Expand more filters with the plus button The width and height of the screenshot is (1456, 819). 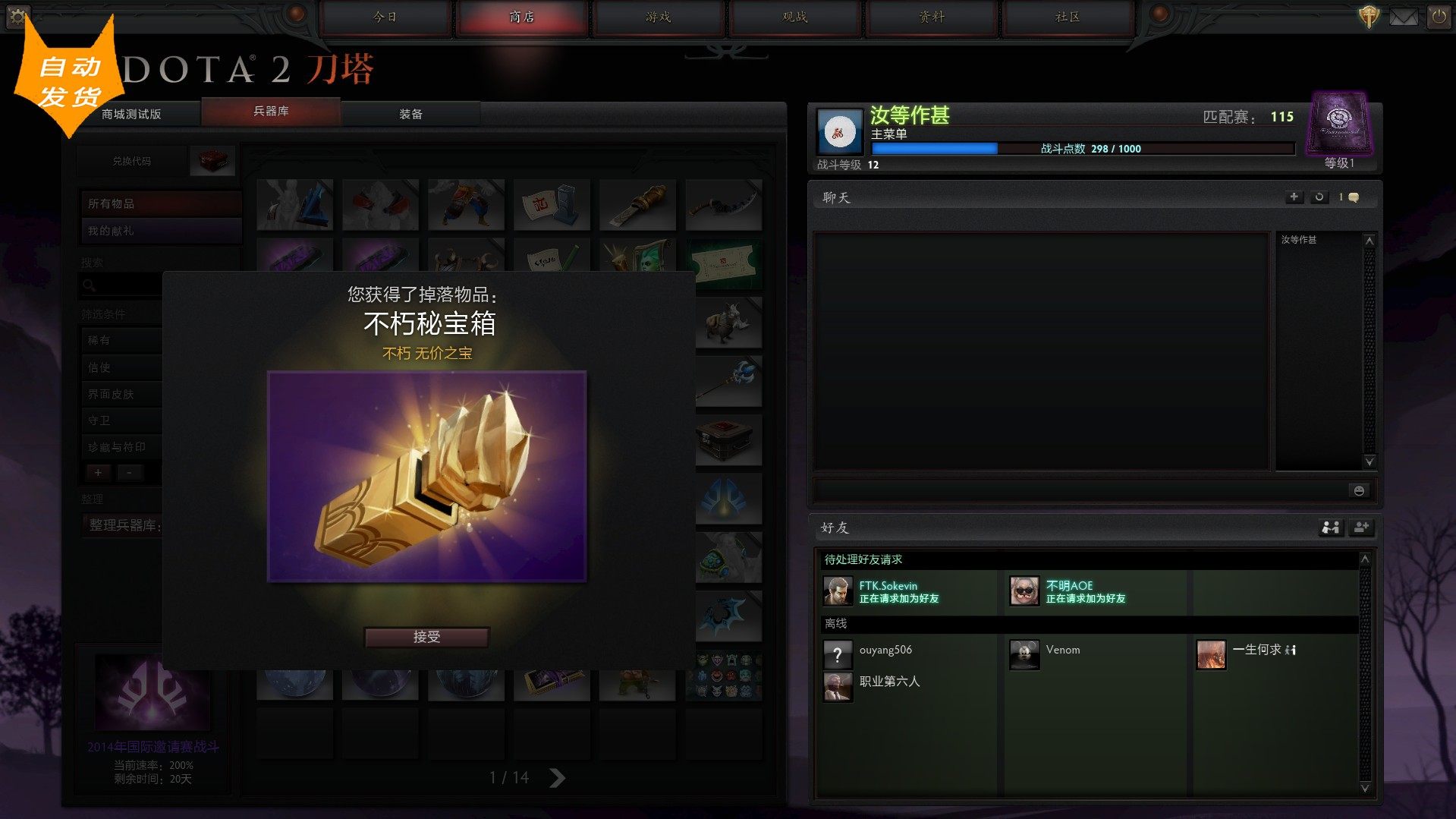pos(98,472)
